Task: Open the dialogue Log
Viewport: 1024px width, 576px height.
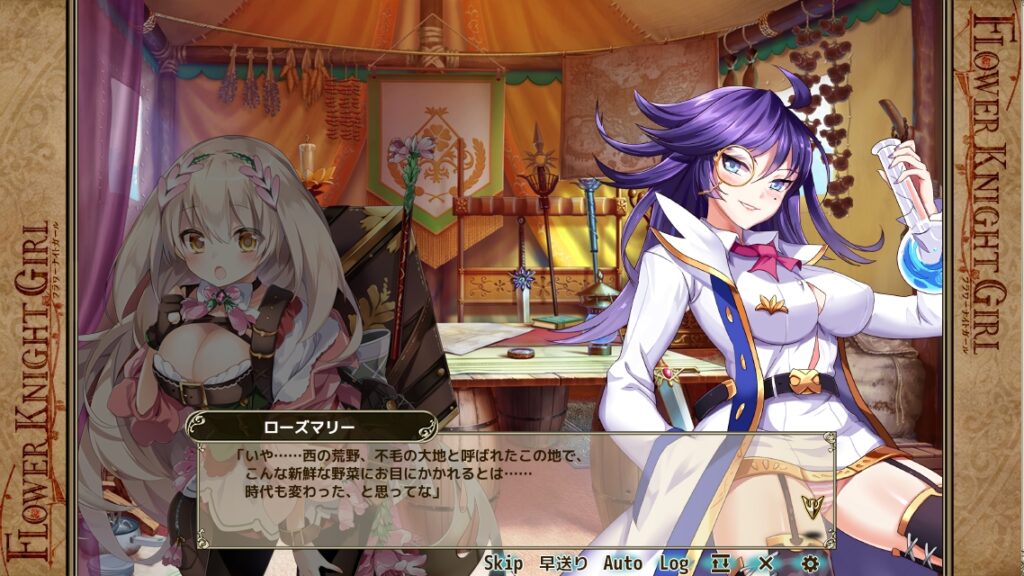Action: click(x=673, y=563)
